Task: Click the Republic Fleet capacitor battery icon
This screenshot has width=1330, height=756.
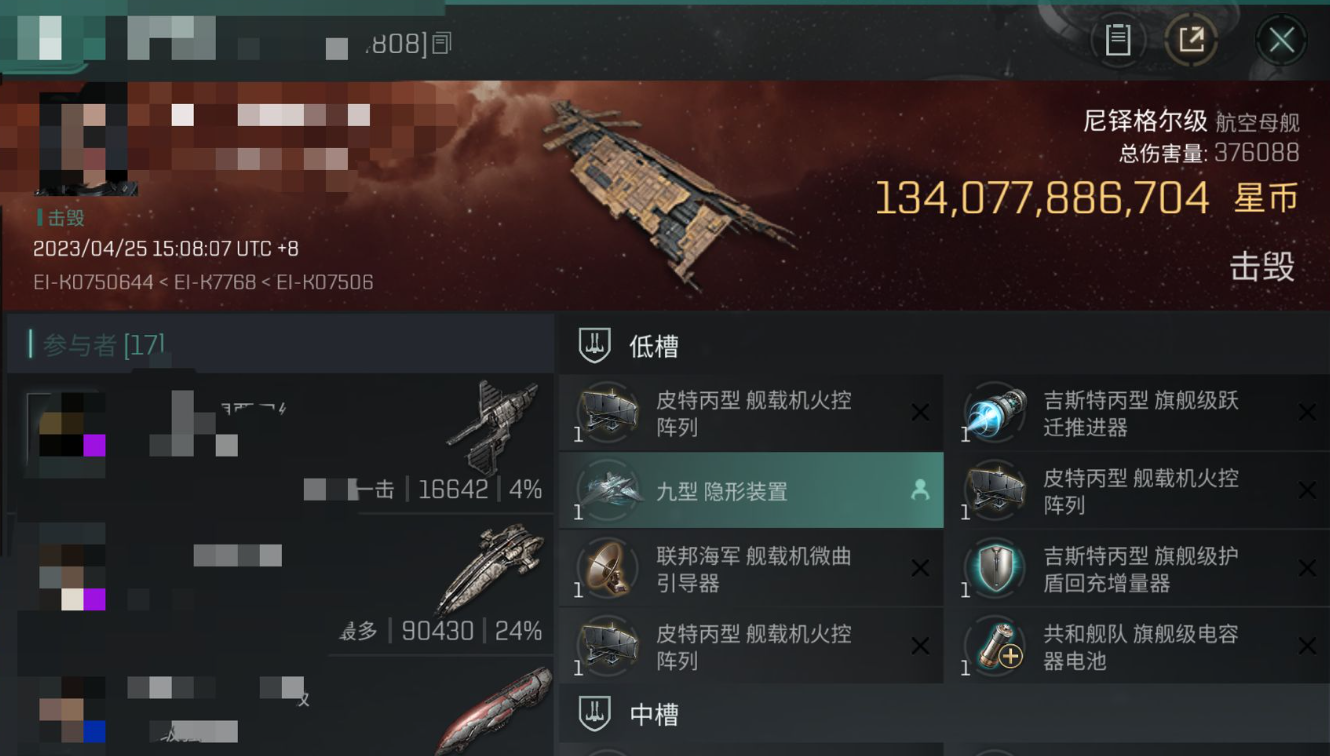Action: point(995,646)
